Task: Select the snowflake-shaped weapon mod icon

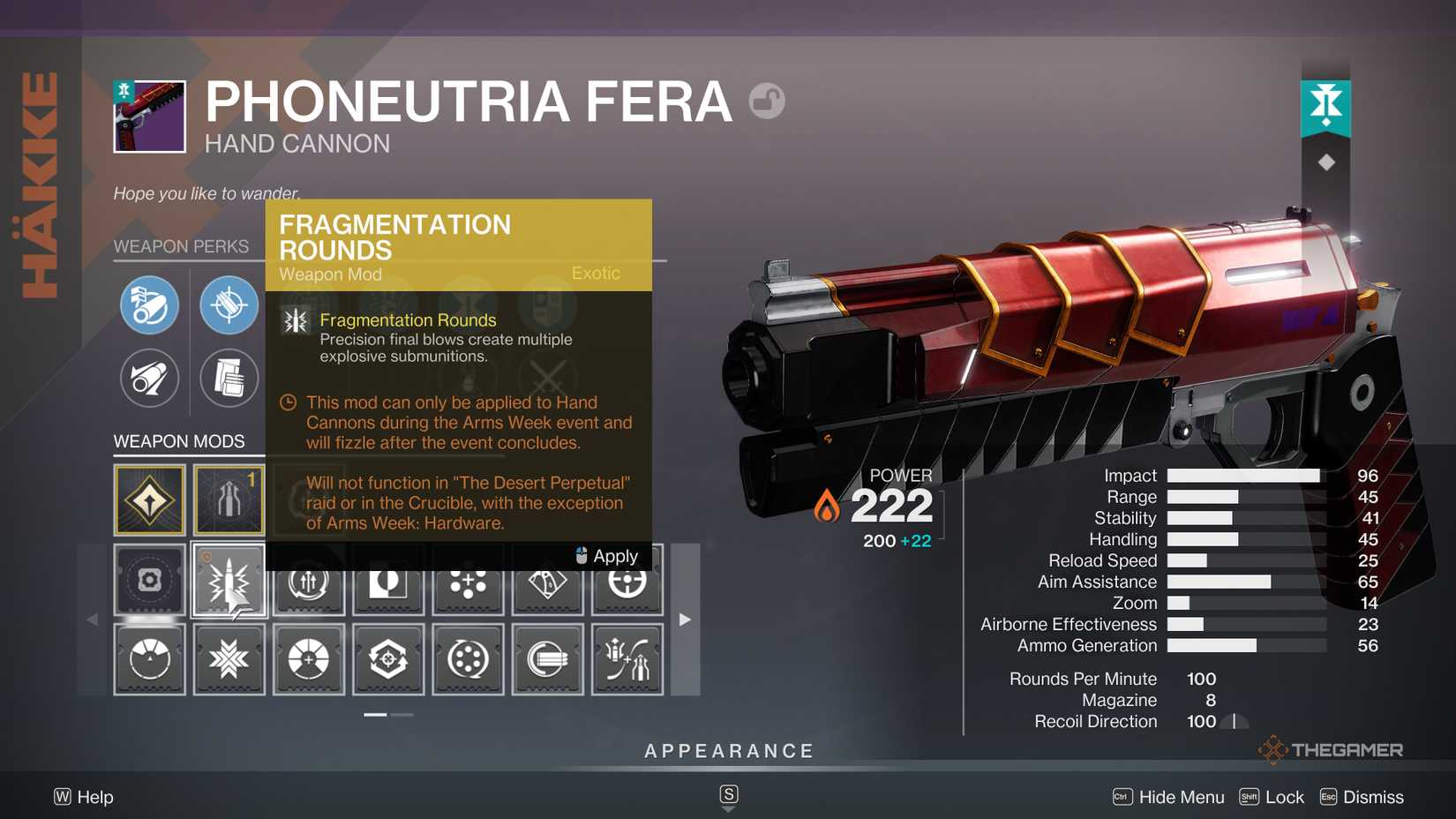Action: point(228,658)
